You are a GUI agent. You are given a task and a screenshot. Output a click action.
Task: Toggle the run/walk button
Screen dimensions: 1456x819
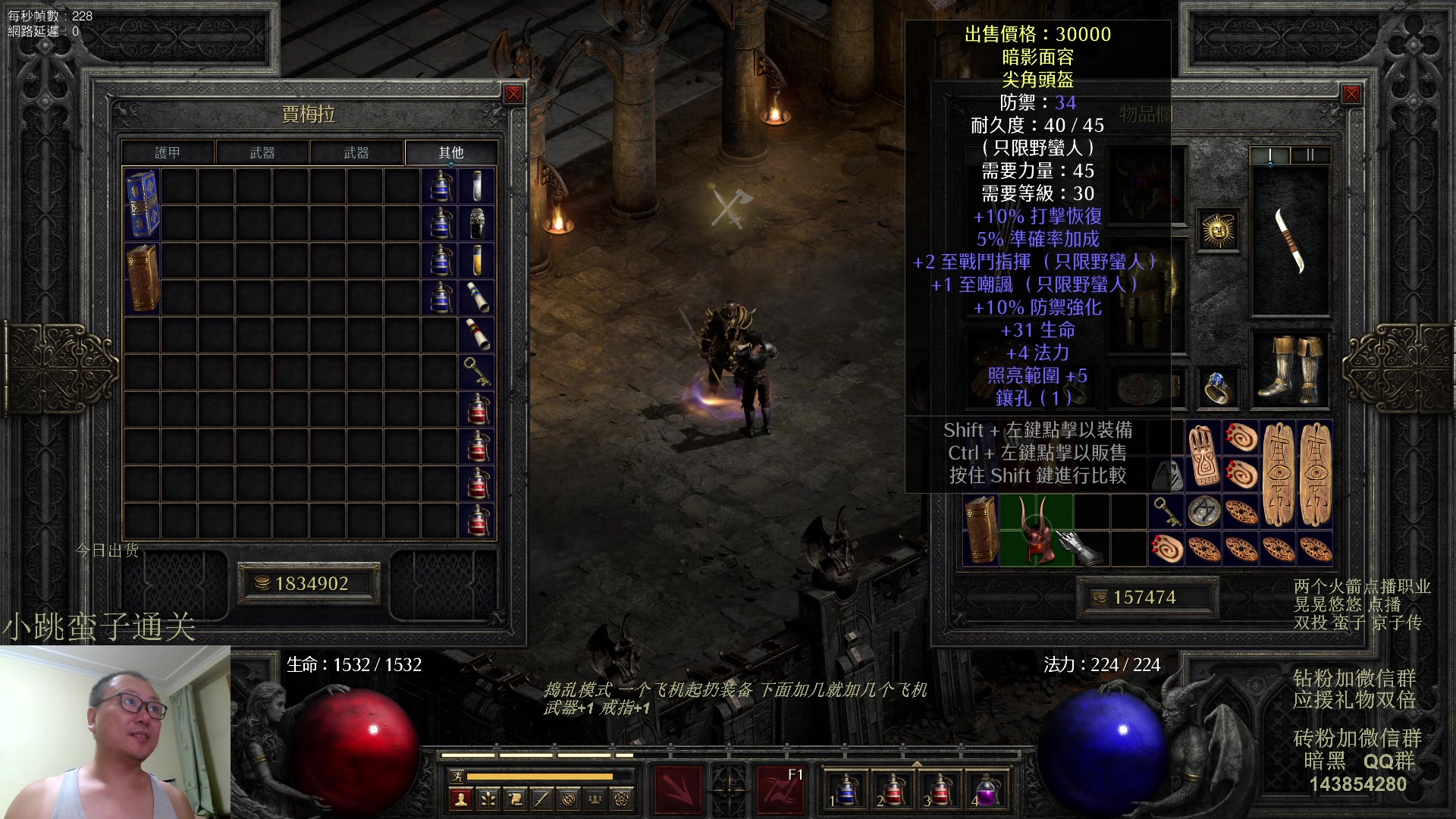coord(457,776)
